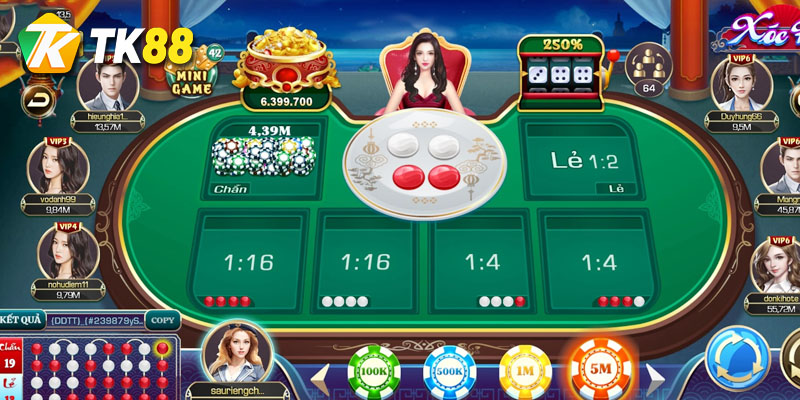Open the 250% dice slot machine

[562, 70]
